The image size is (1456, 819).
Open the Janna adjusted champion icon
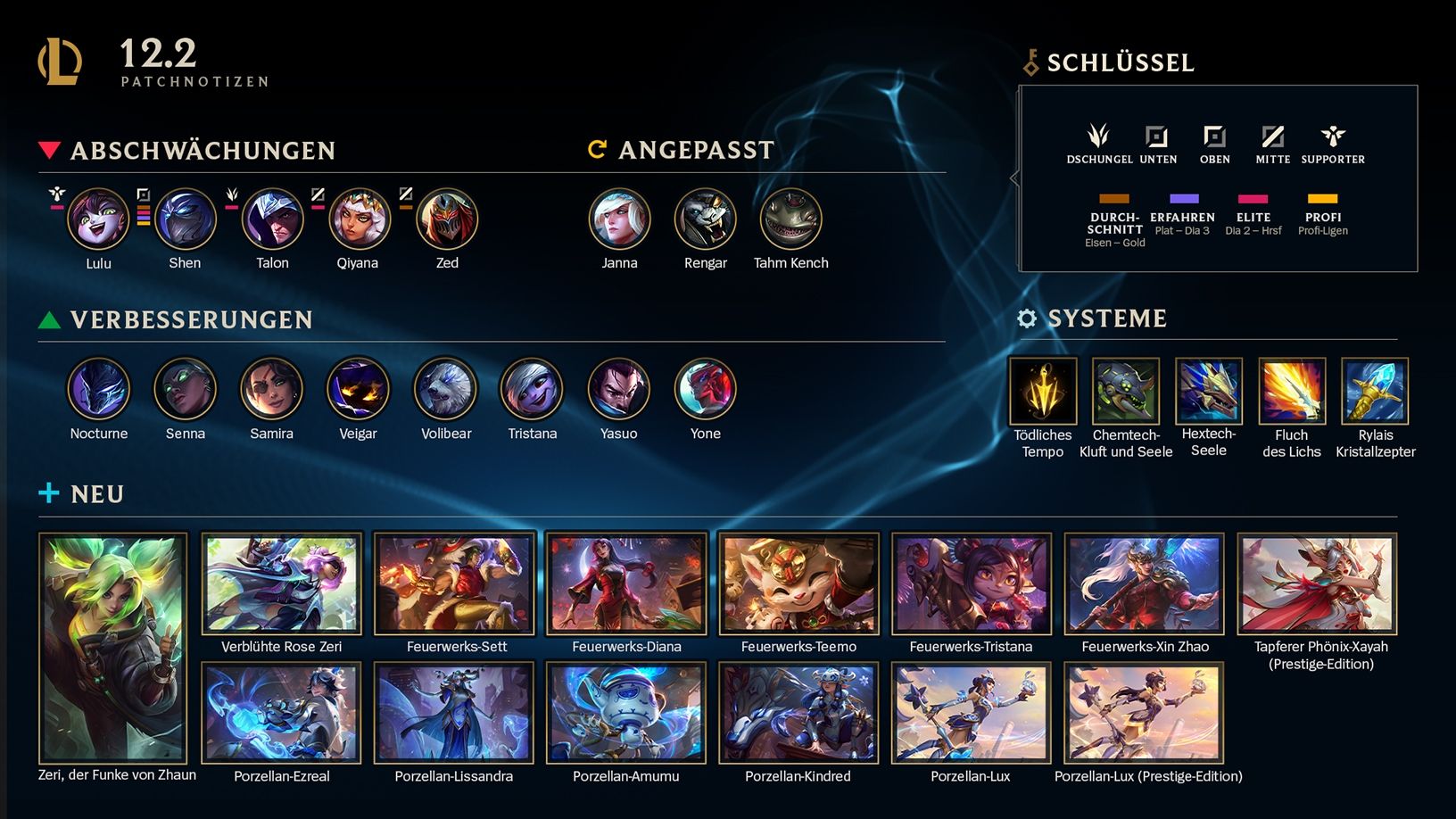[619, 219]
